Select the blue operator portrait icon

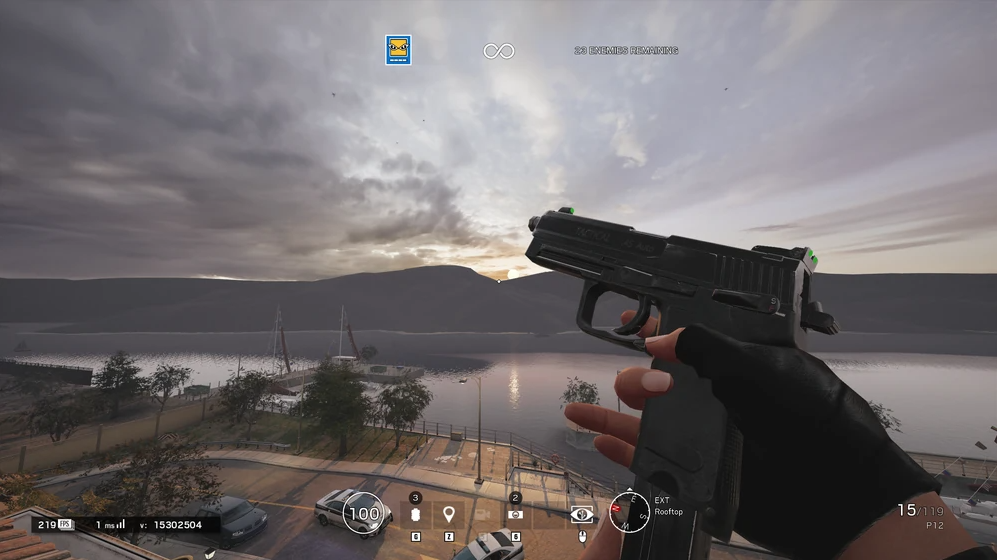(x=398, y=50)
